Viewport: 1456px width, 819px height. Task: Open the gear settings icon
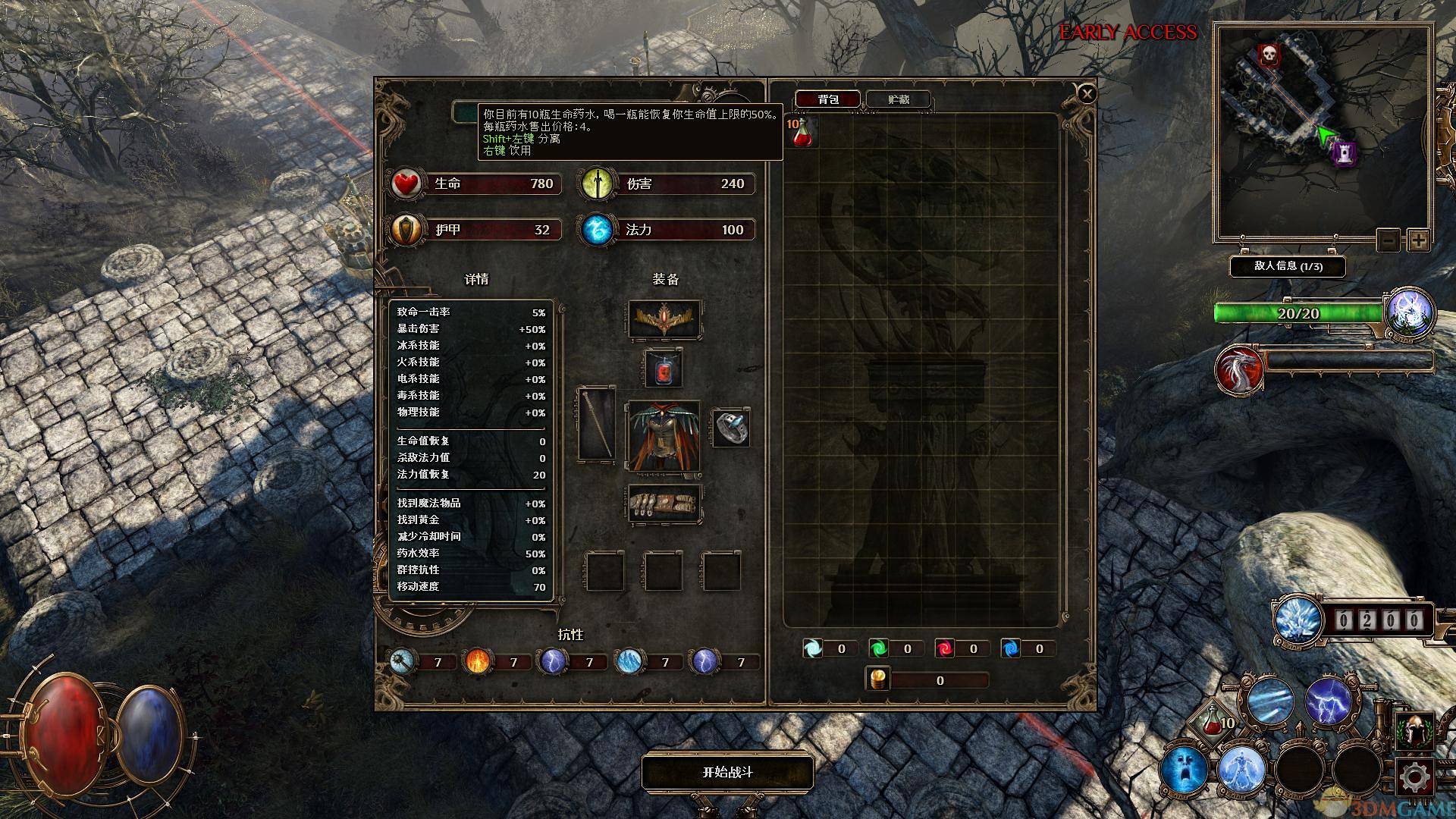[1414, 777]
